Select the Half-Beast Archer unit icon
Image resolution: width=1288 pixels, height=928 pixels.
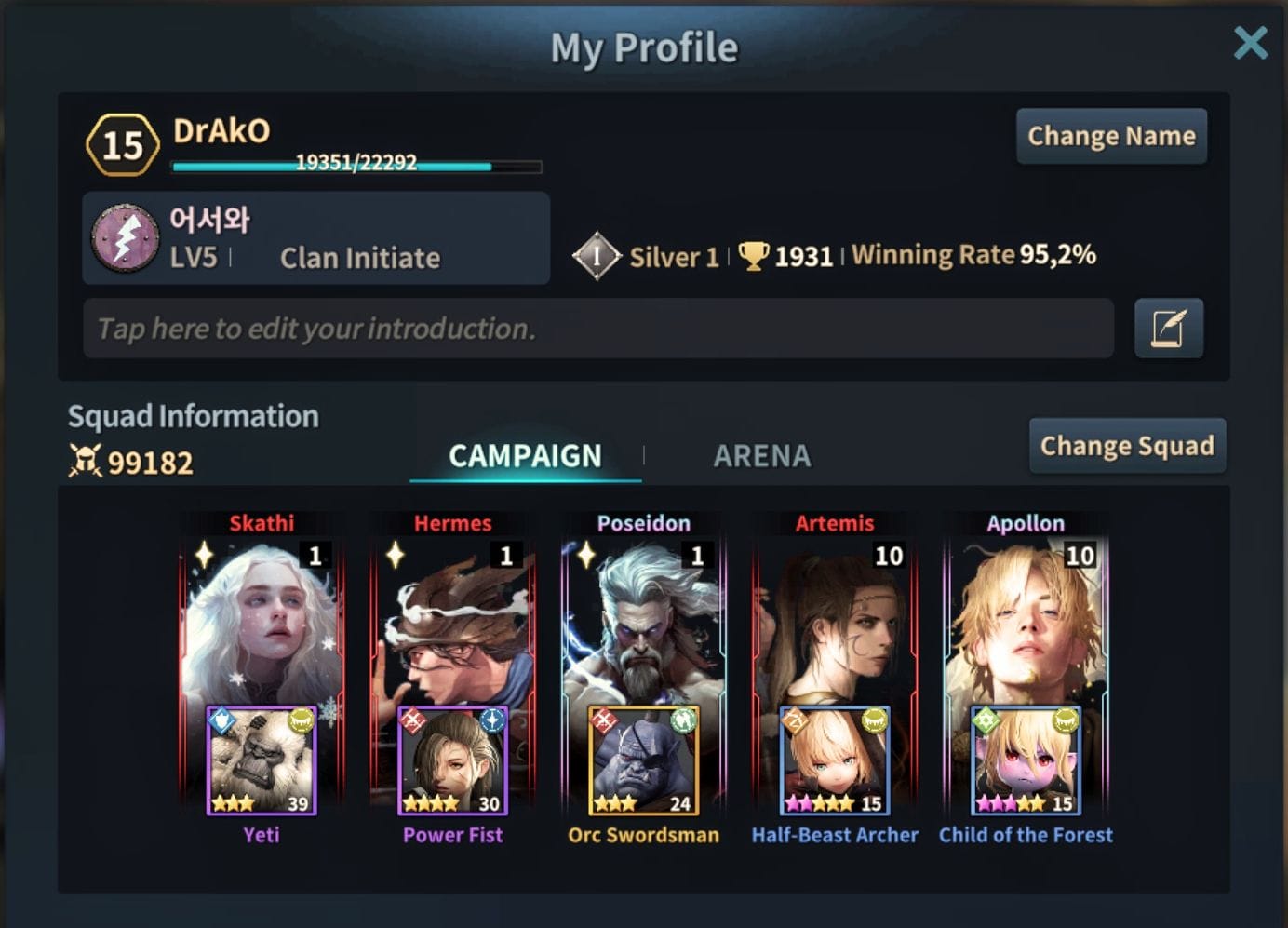tap(835, 760)
